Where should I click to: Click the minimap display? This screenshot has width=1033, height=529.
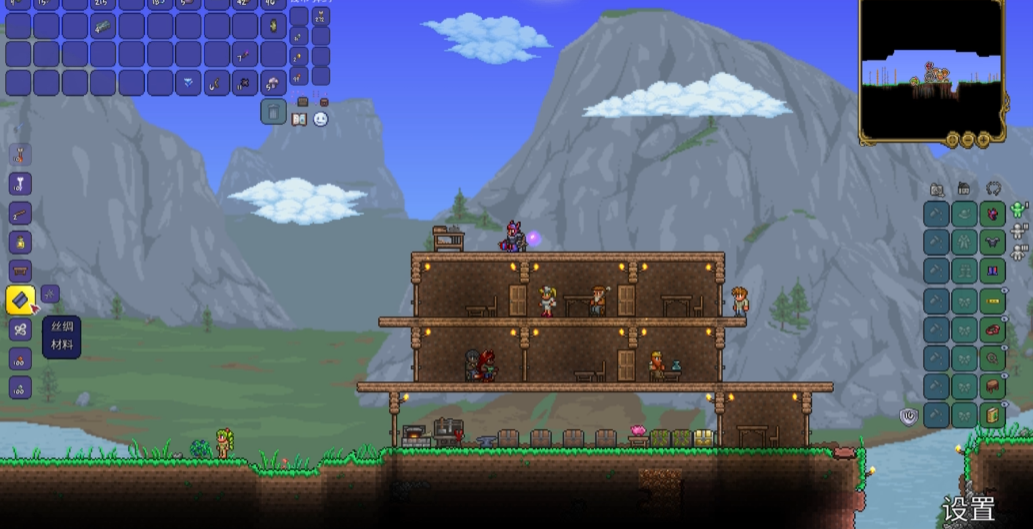tap(932, 70)
